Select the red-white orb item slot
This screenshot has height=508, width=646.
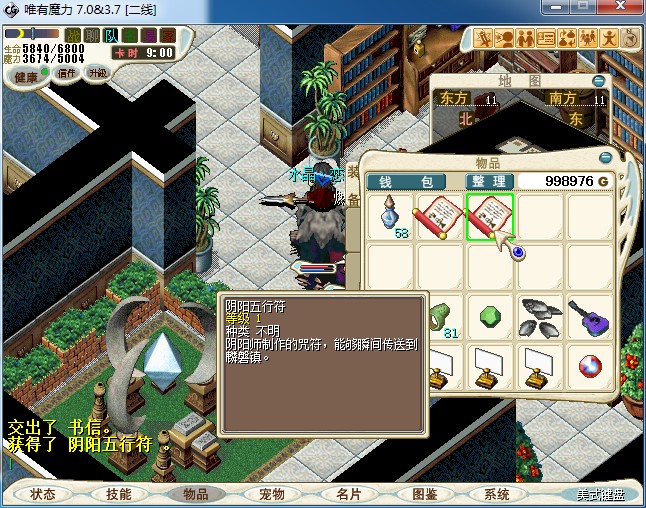[x=590, y=366]
